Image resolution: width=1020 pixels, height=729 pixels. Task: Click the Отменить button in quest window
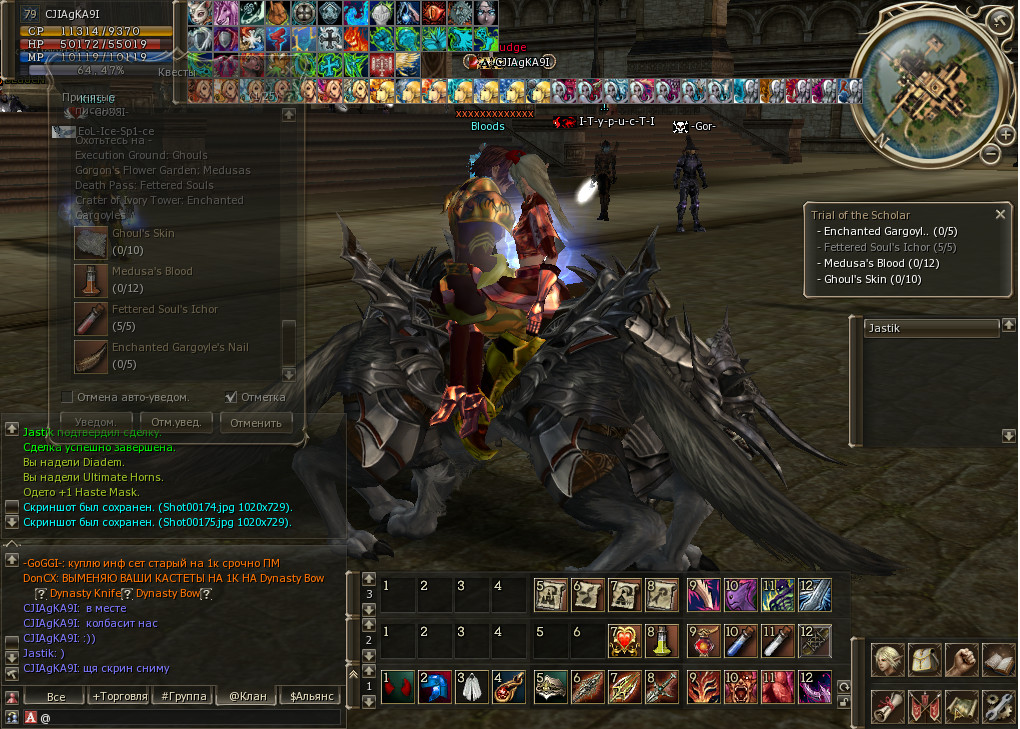point(256,422)
